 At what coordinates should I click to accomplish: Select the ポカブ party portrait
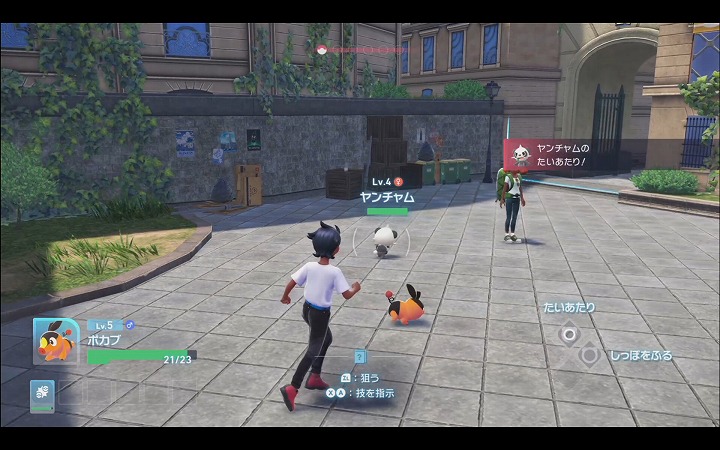[55, 343]
